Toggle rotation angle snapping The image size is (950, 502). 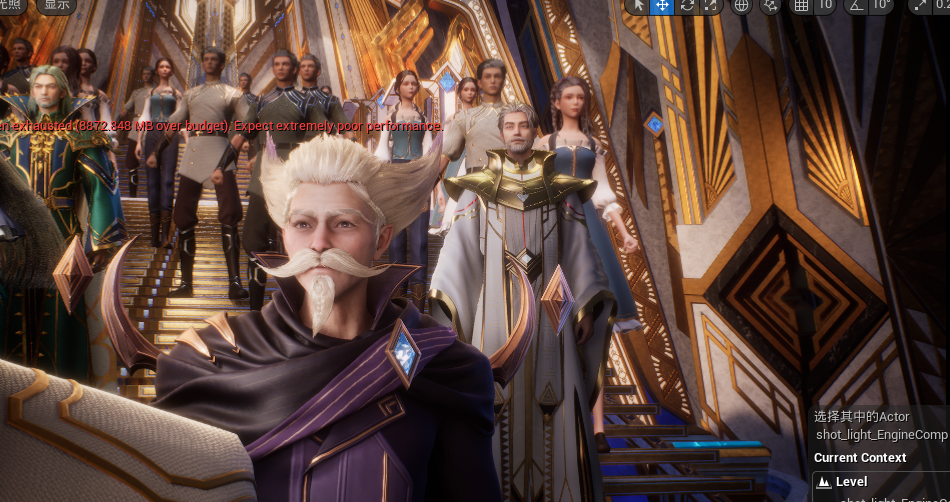(x=856, y=5)
